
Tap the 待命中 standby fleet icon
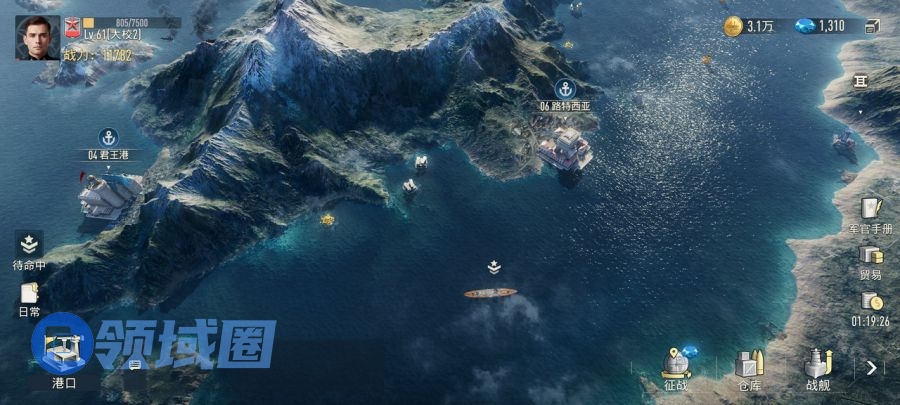tap(29, 248)
